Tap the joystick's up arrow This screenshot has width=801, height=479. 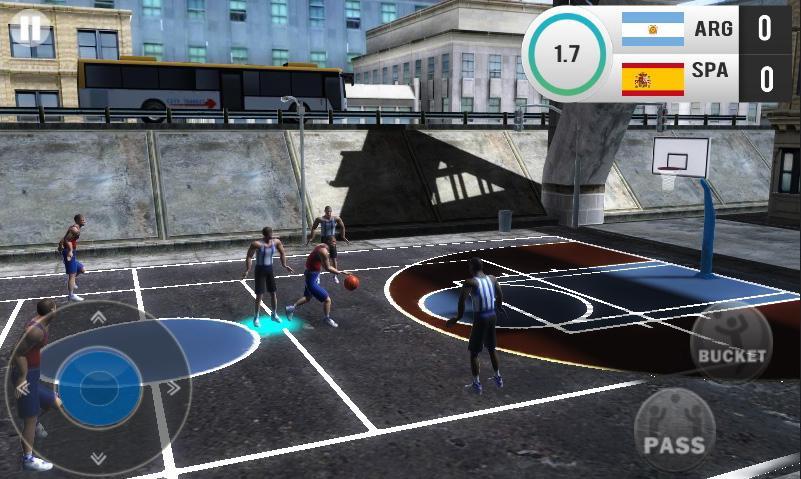[x=98, y=318]
